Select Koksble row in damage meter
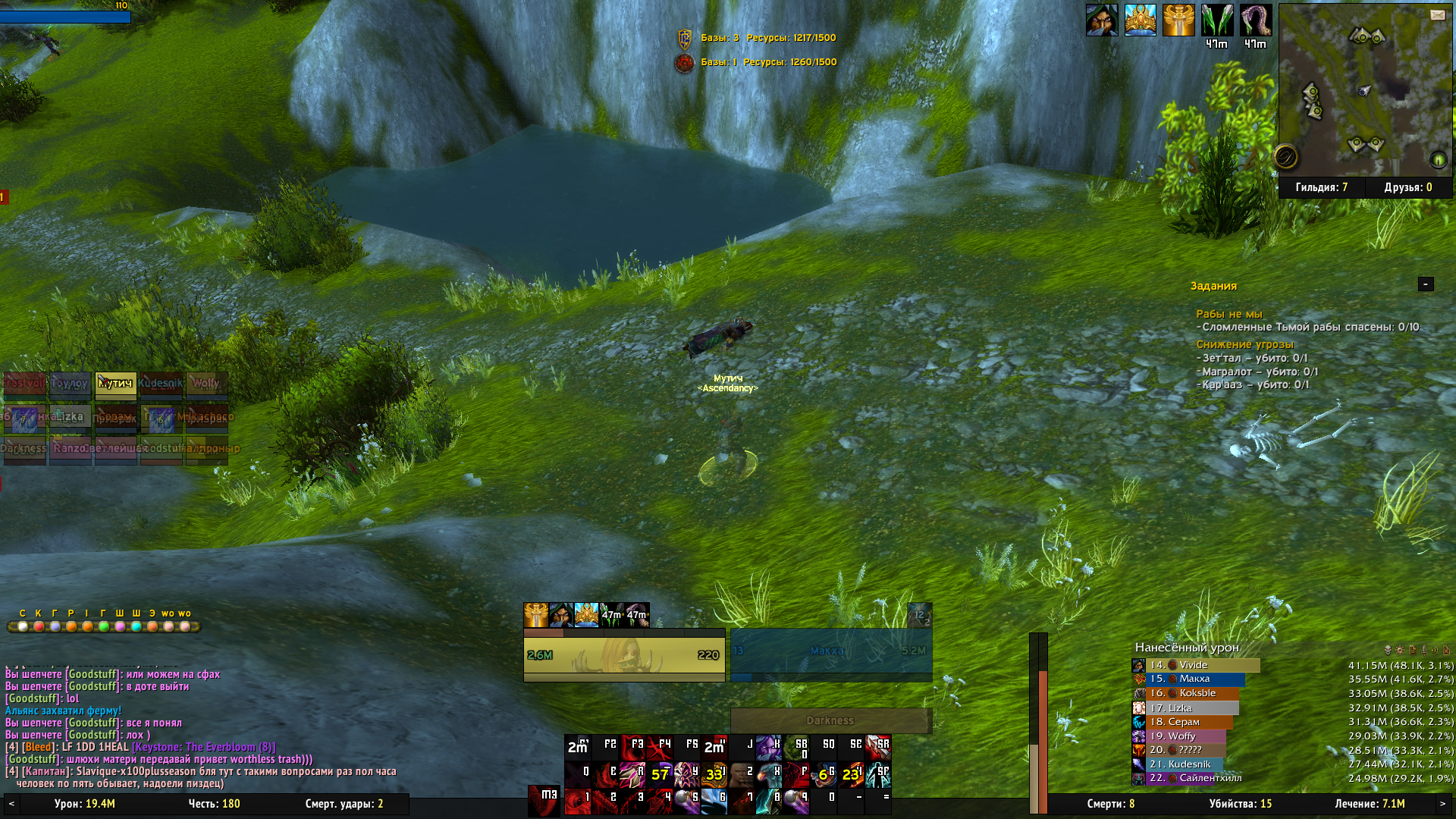Screen dimensions: 1456x819 (x=1194, y=693)
